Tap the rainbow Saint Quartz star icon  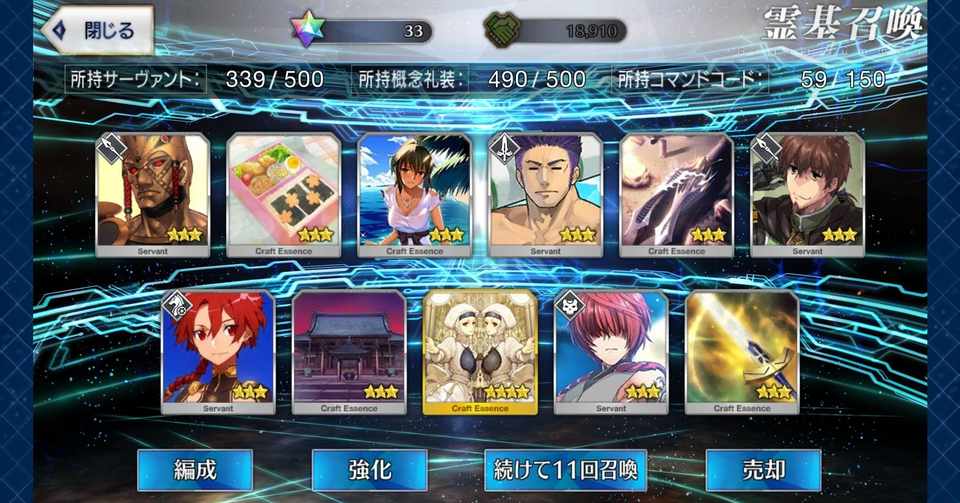pos(308,31)
